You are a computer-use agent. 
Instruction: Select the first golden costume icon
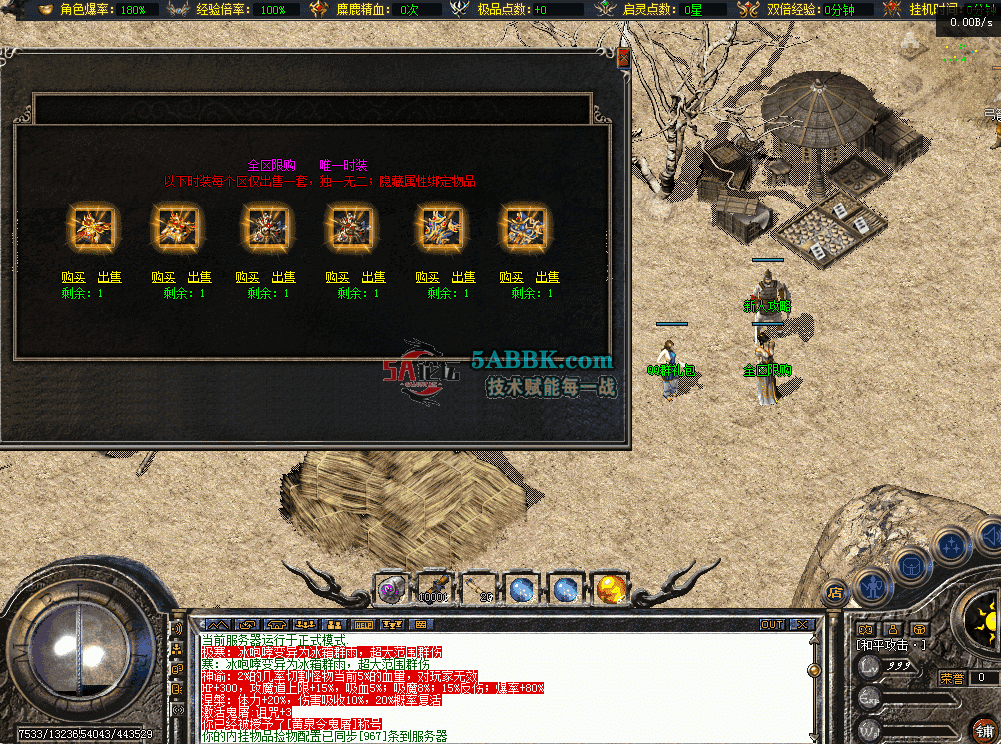[x=92, y=228]
